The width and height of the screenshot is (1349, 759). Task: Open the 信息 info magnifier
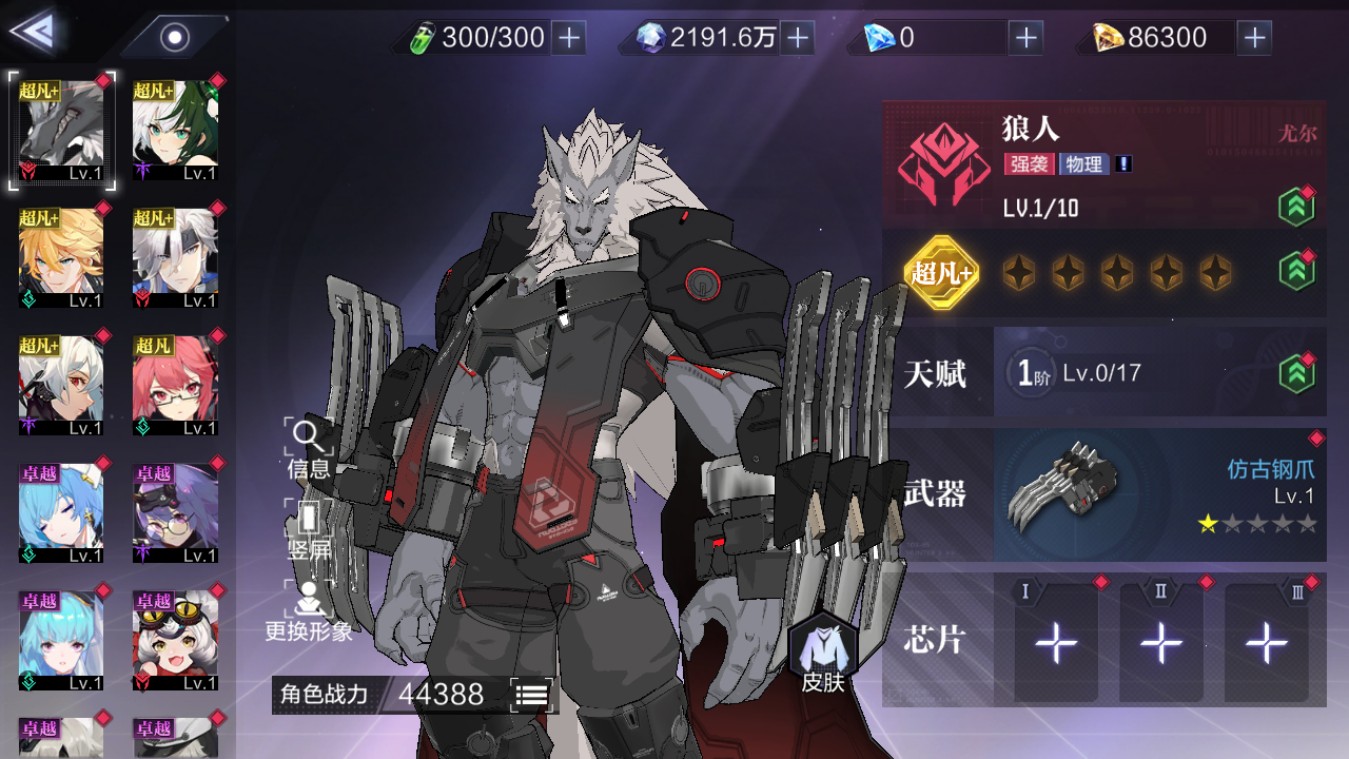(x=308, y=448)
